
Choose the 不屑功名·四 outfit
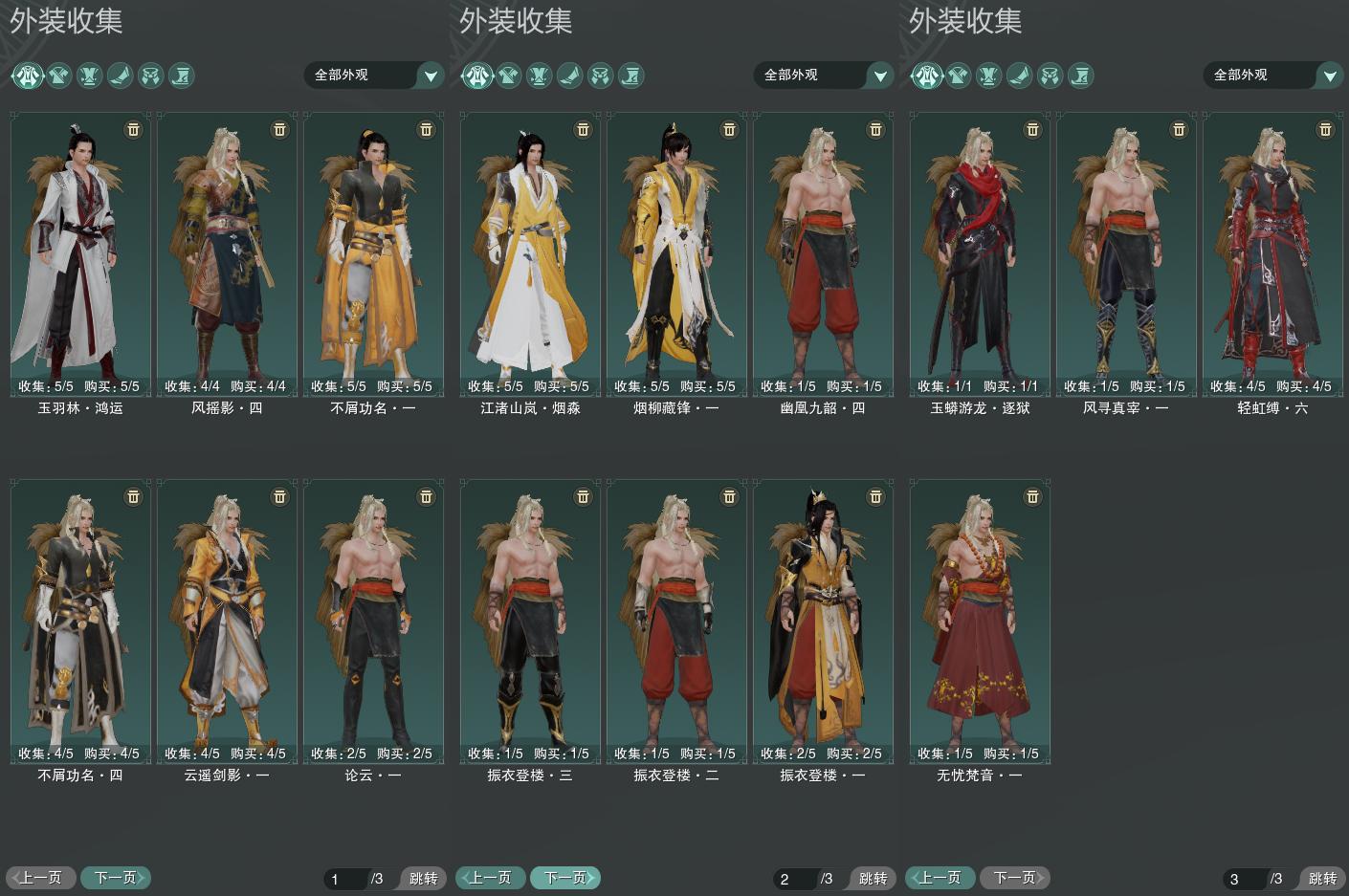point(80,621)
